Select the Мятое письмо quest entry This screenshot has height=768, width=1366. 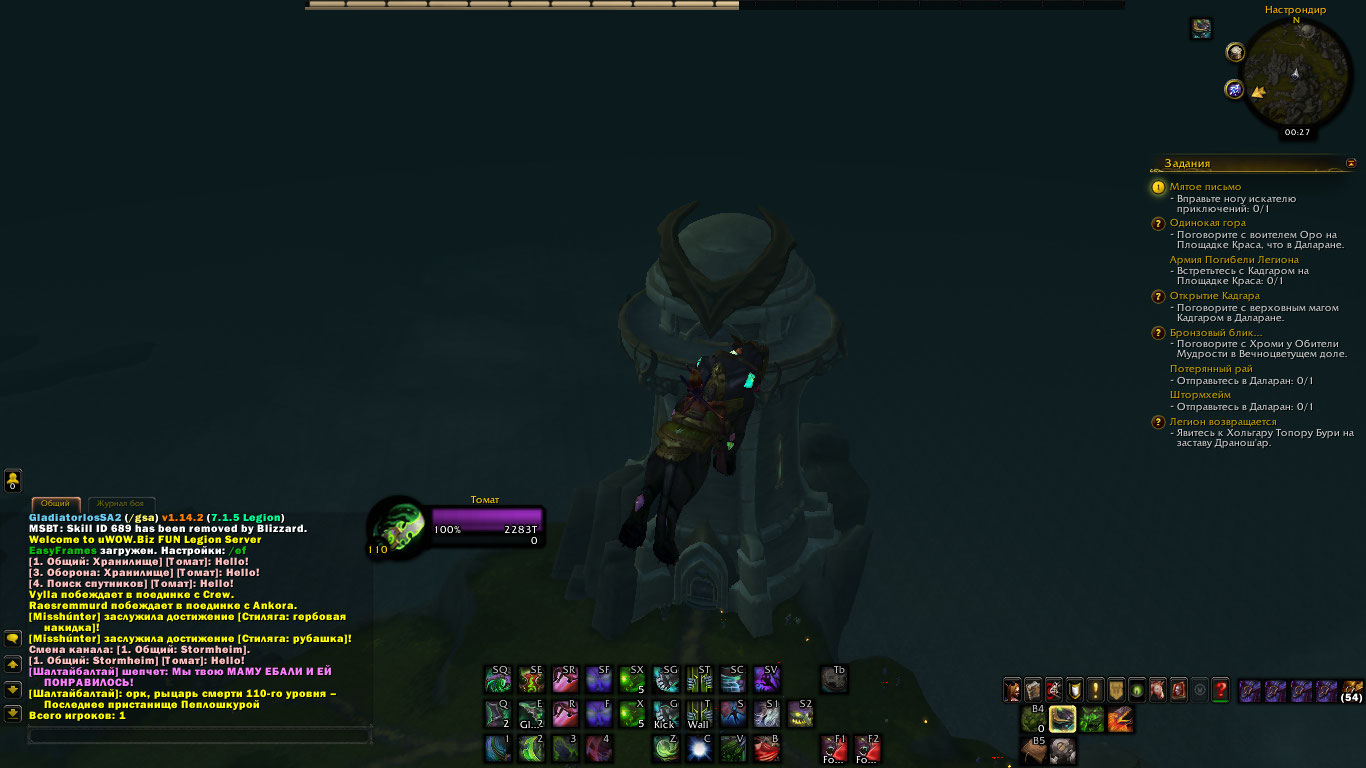[x=1205, y=187]
